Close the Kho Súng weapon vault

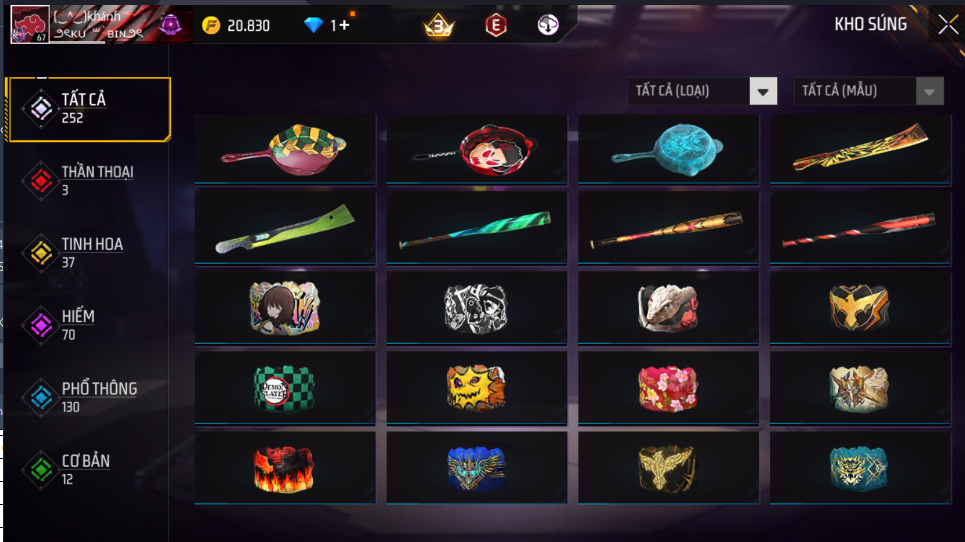[947, 25]
